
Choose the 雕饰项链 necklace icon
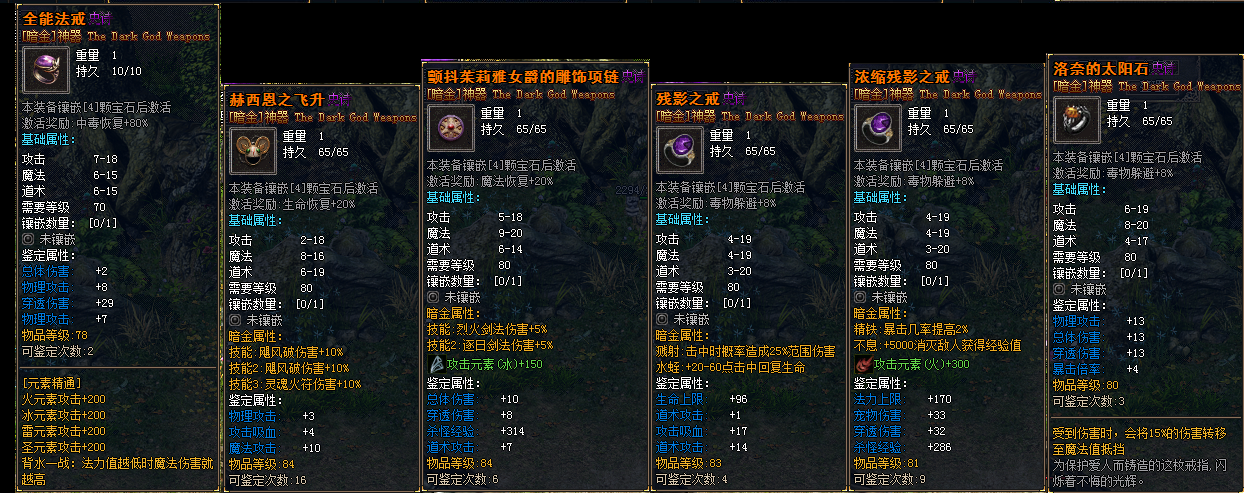[450, 127]
